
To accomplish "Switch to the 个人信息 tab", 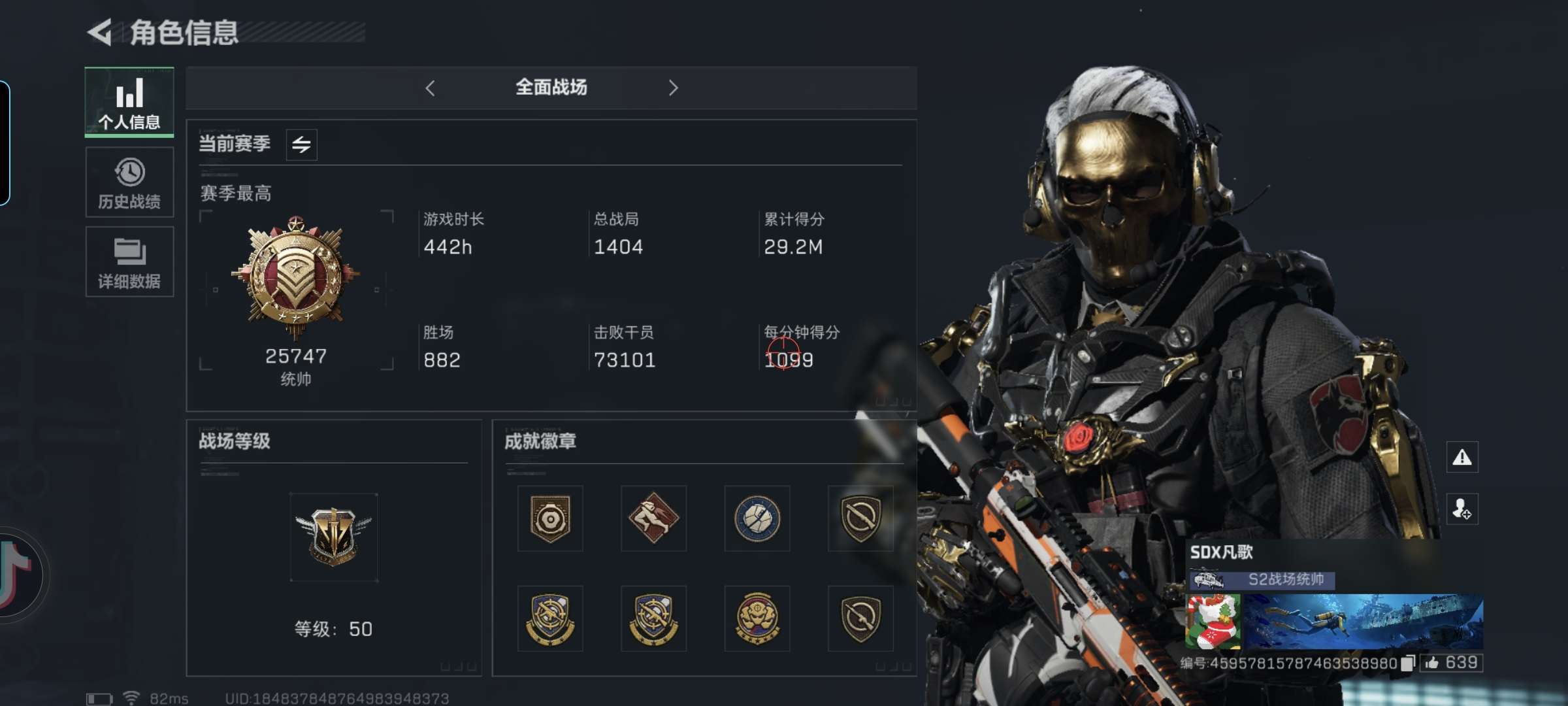I will click(129, 103).
